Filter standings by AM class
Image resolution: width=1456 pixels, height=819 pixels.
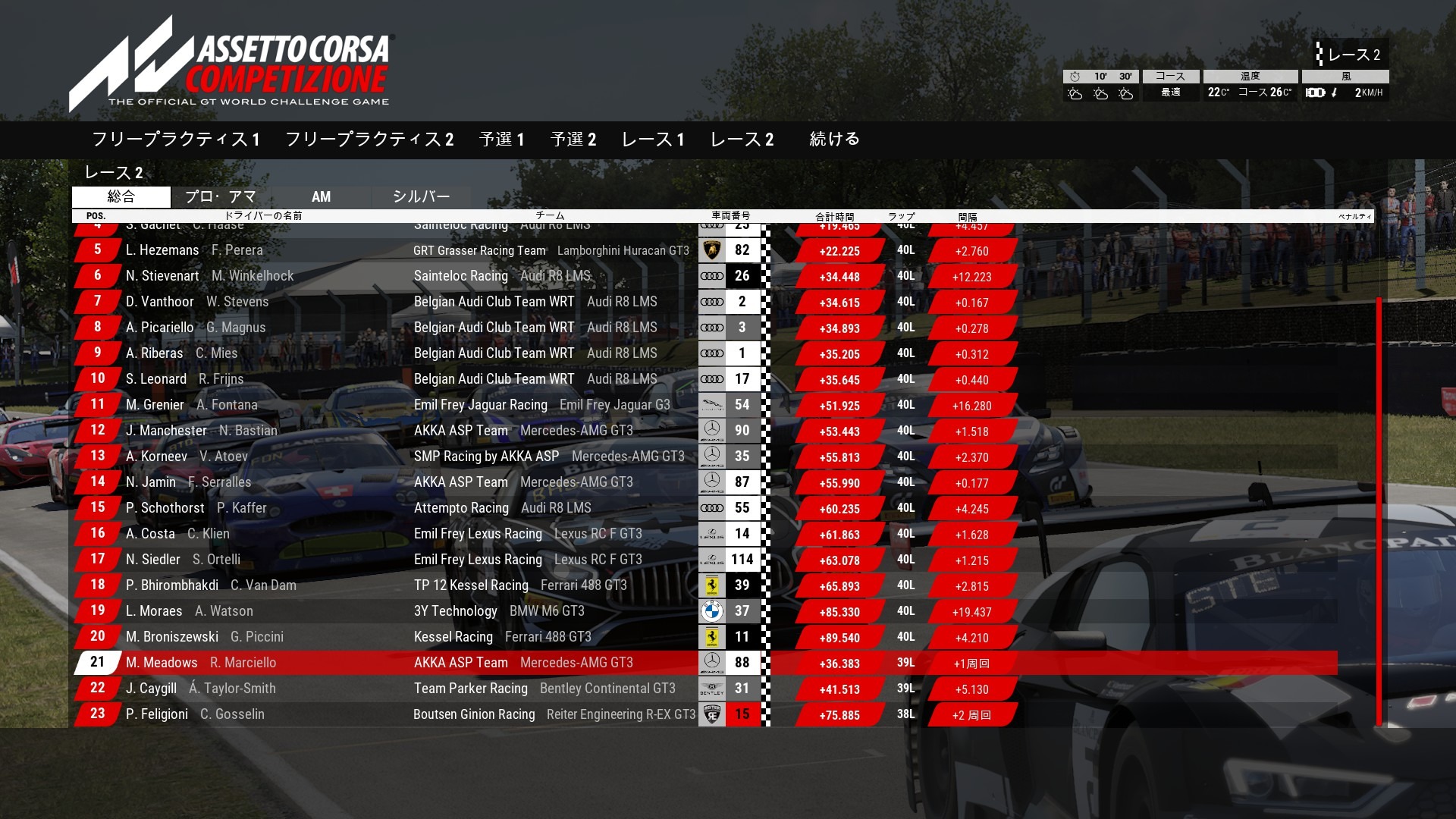click(x=322, y=197)
